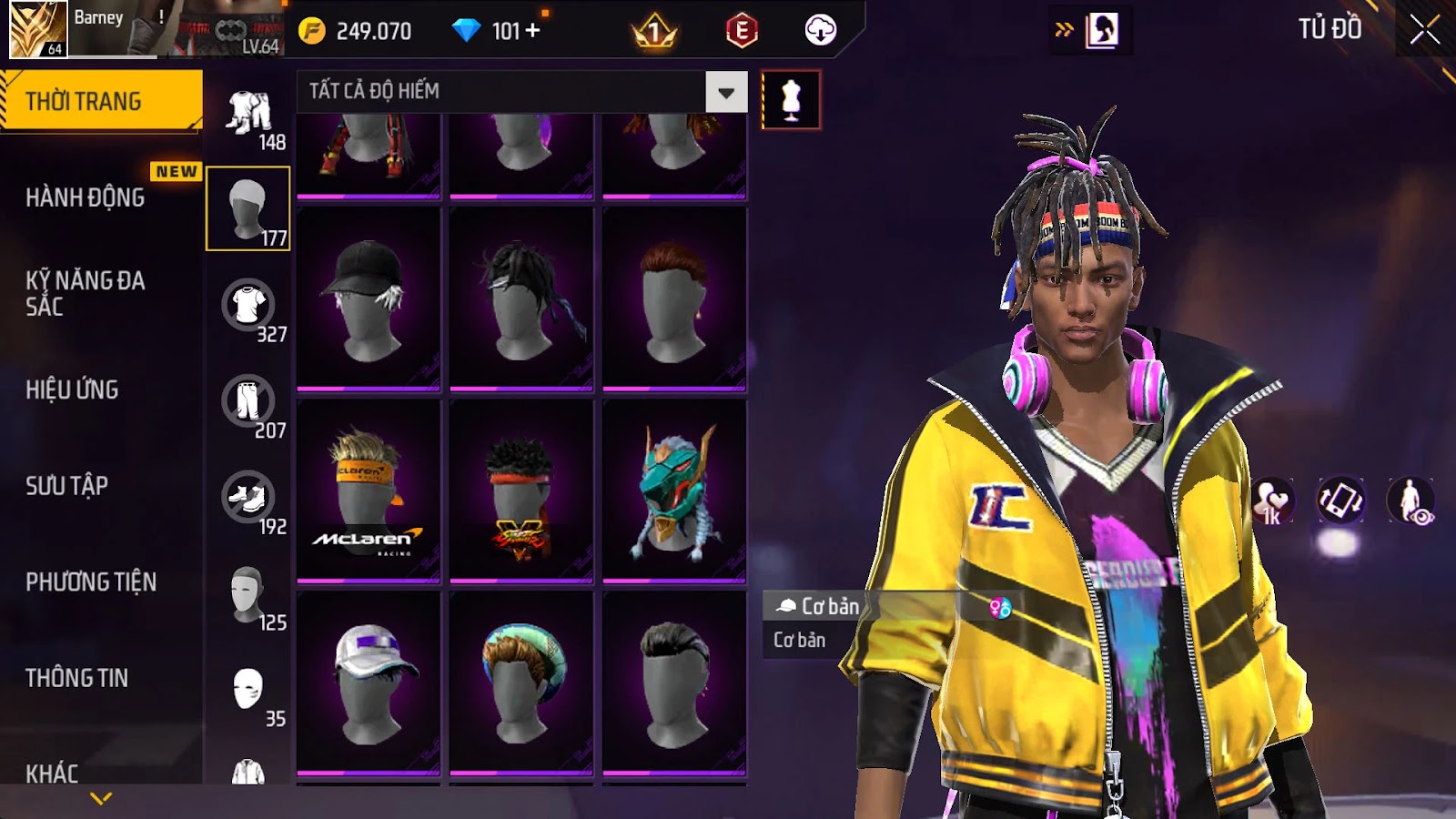Equip the red headband Street Fighter hair
The image size is (1456, 819).
click(x=521, y=490)
